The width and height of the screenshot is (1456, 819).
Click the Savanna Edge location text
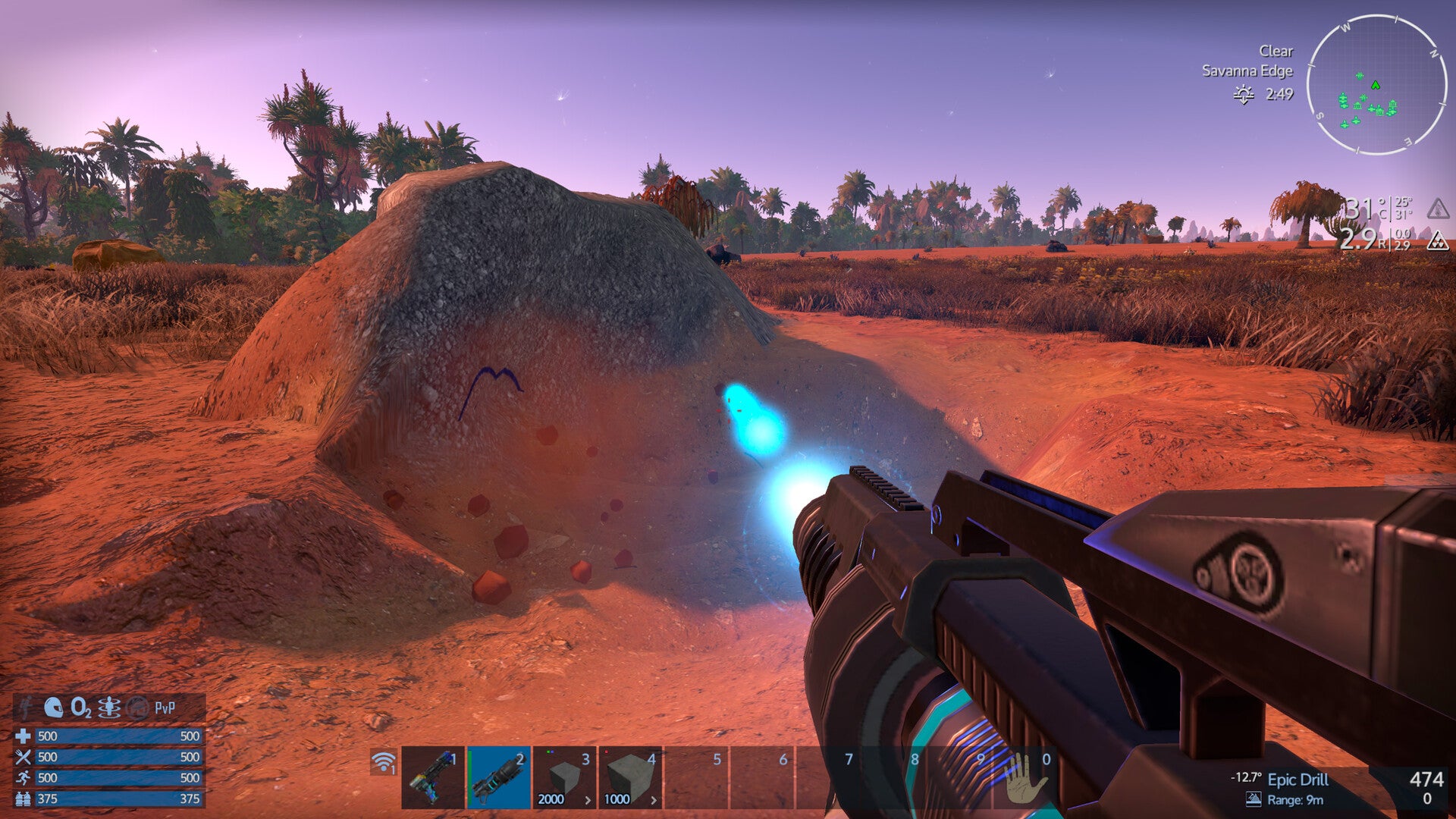tap(1247, 72)
